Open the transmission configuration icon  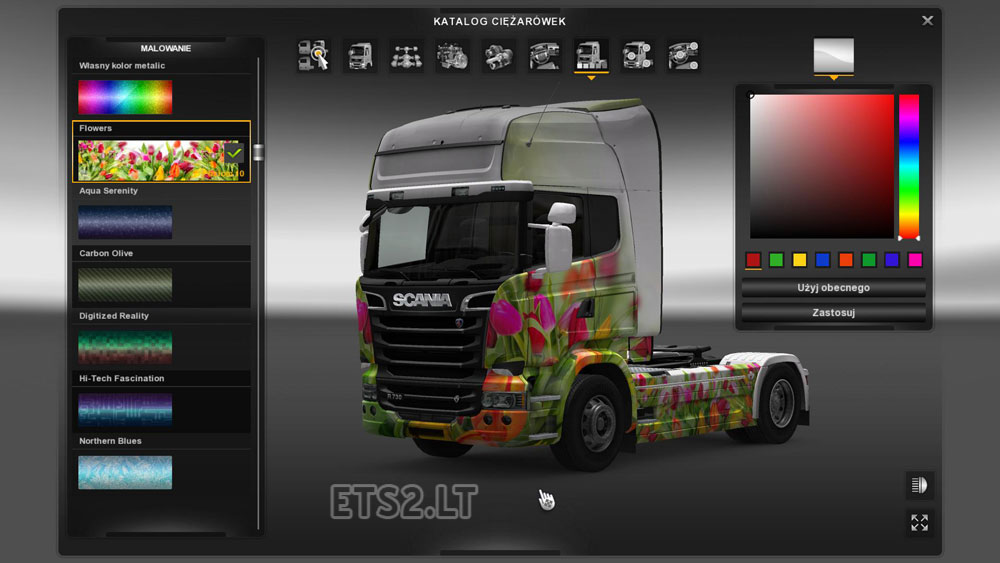499,56
